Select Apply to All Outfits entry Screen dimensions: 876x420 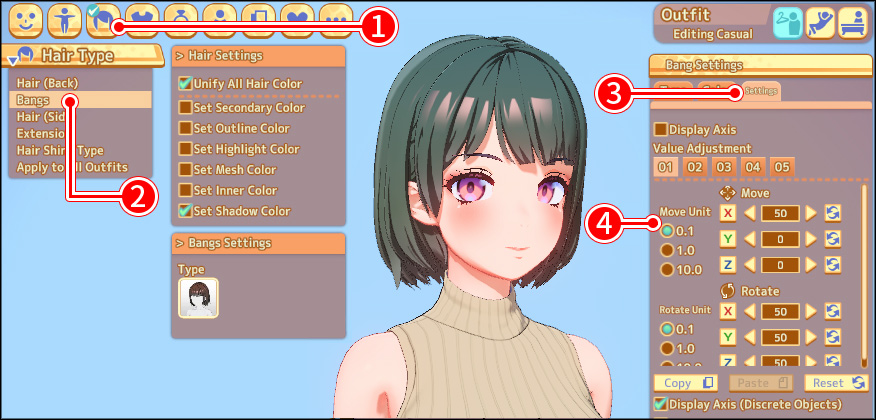coord(72,167)
